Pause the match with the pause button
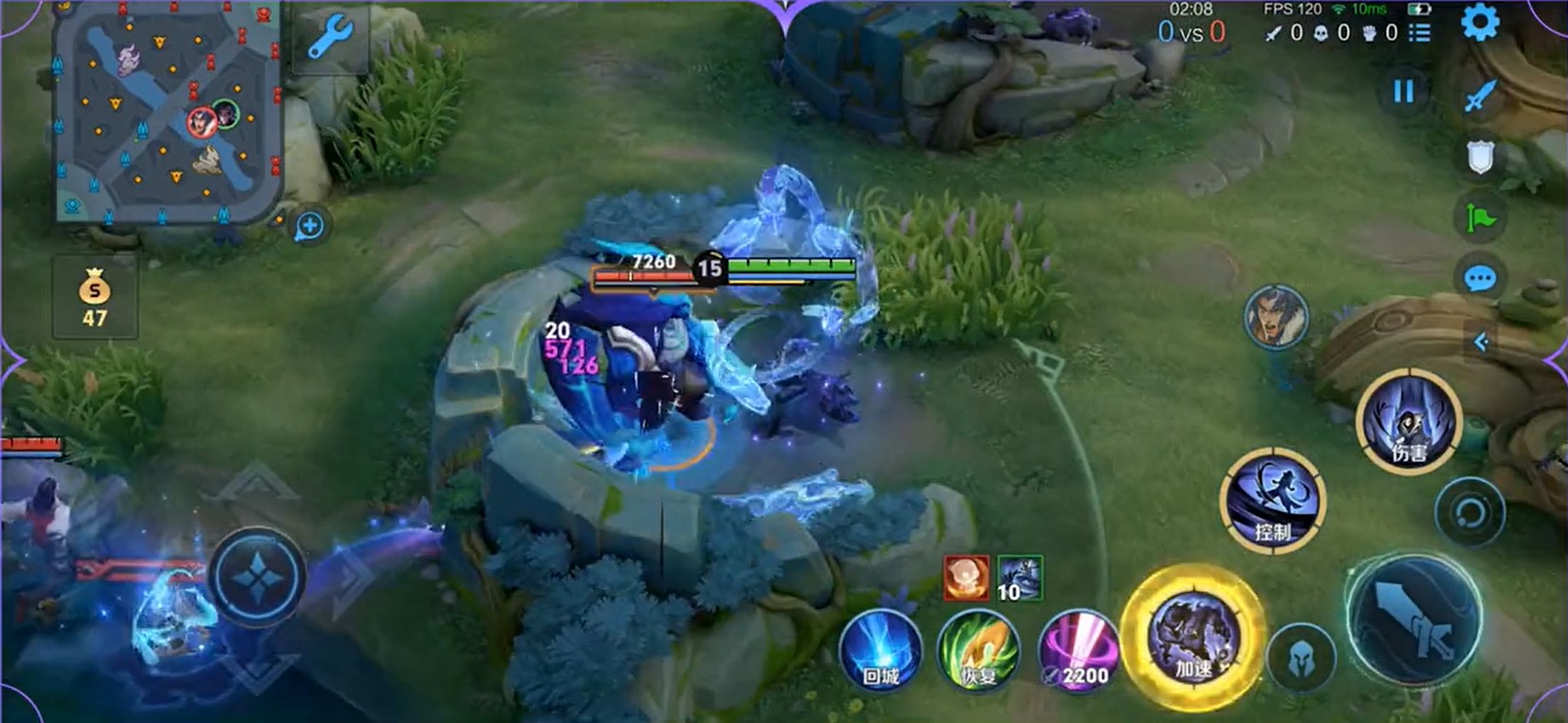This screenshot has width=1568, height=723. pyautogui.click(x=1403, y=91)
